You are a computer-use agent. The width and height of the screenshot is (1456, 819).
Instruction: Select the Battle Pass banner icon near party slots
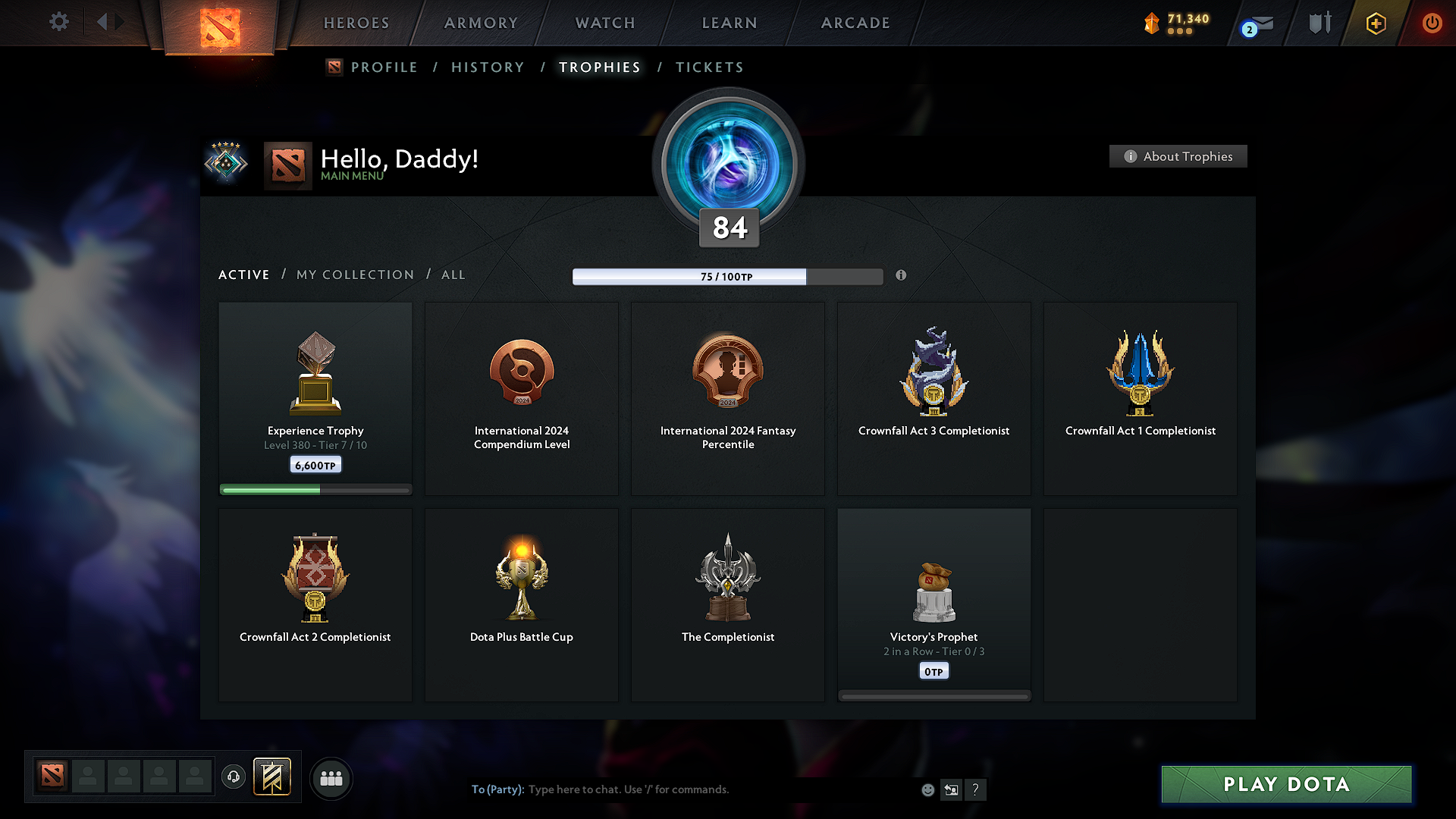pyautogui.click(x=273, y=777)
